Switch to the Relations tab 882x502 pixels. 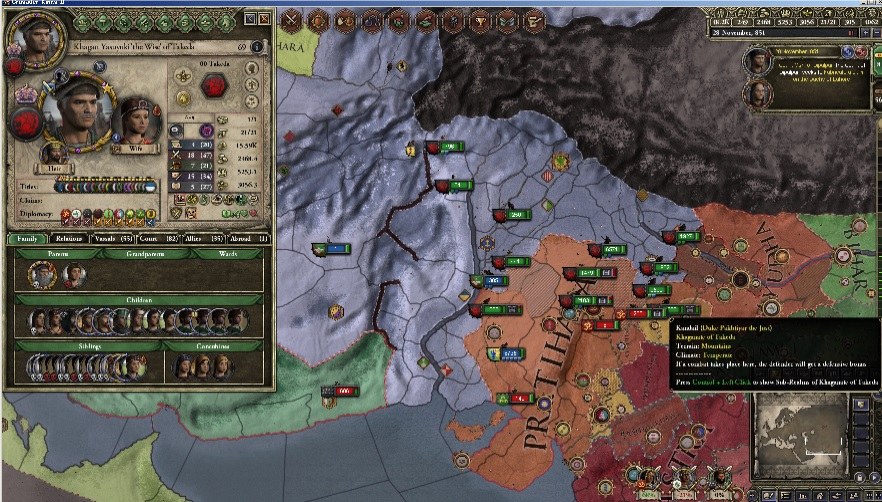pos(68,239)
